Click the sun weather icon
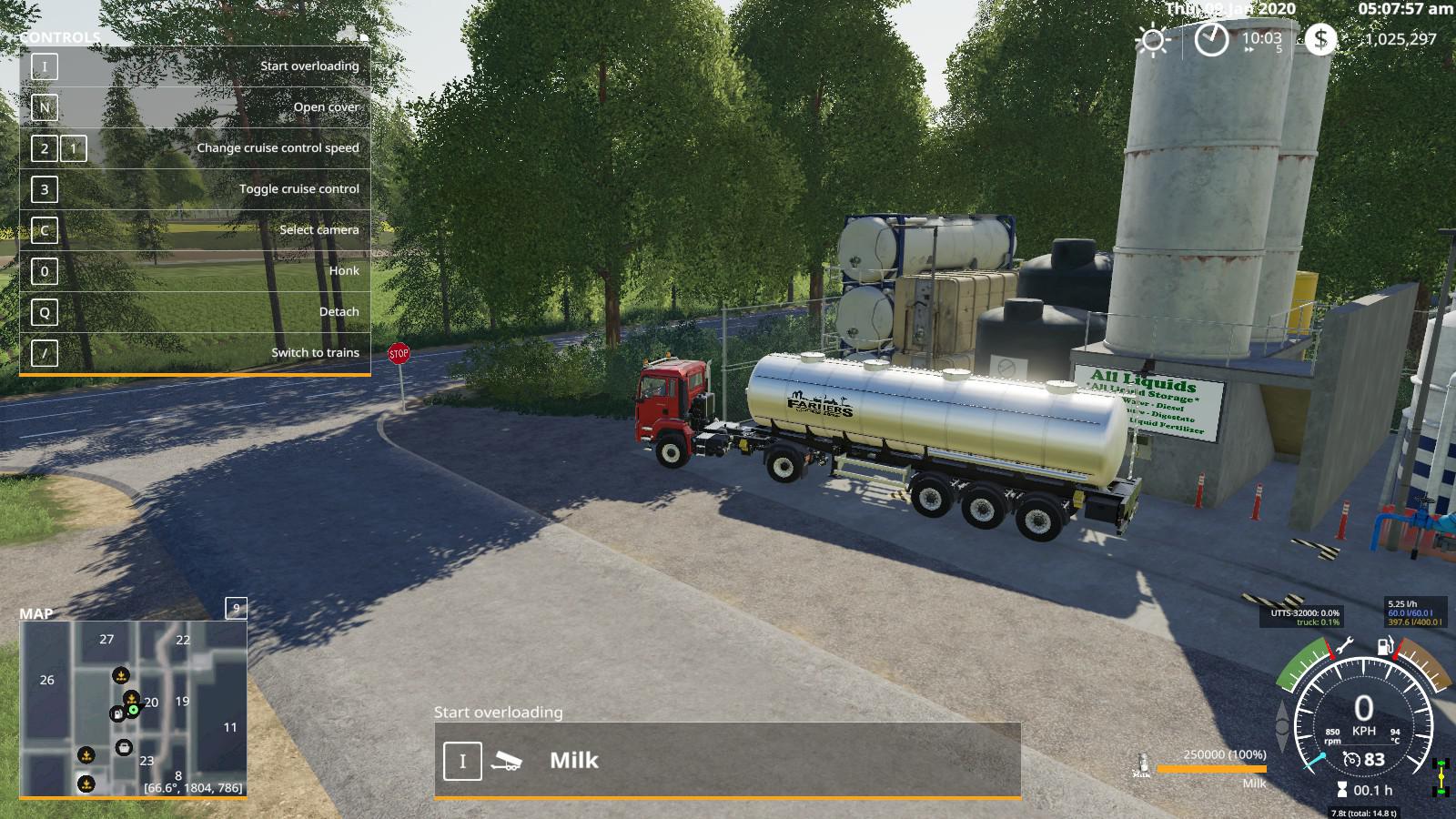 [x=1153, y=41]
